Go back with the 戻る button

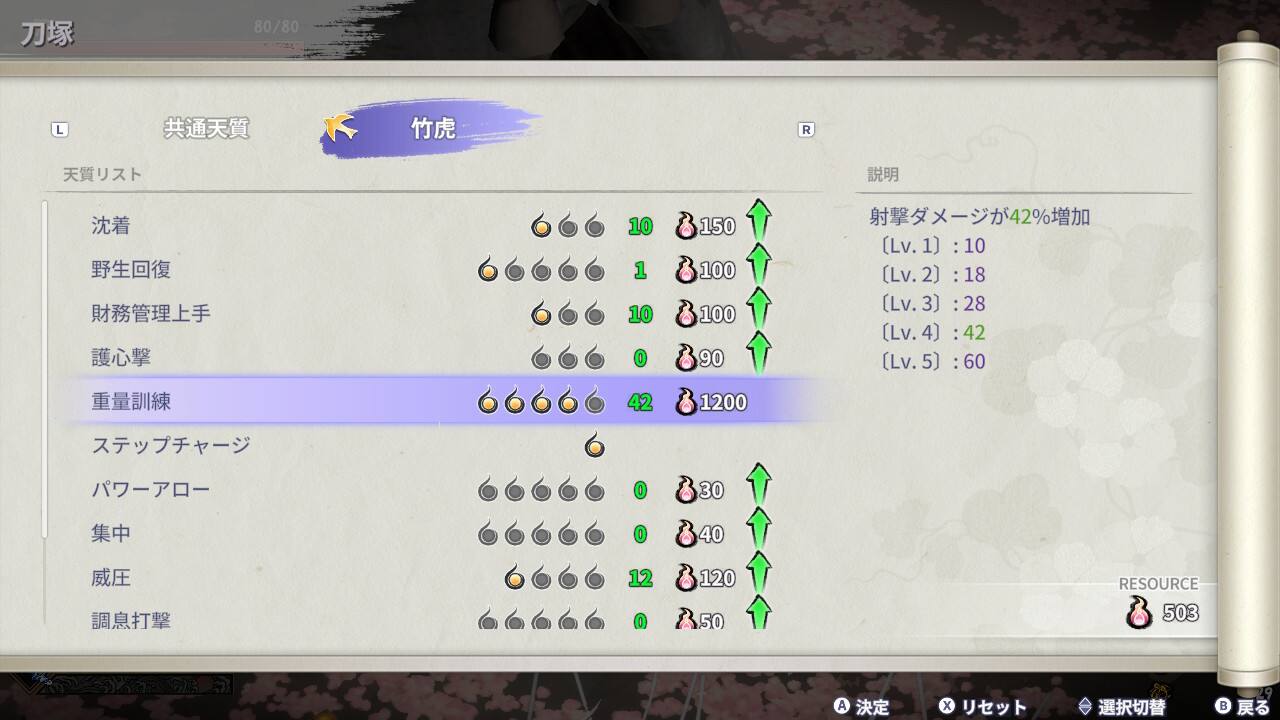[1243, 707]
